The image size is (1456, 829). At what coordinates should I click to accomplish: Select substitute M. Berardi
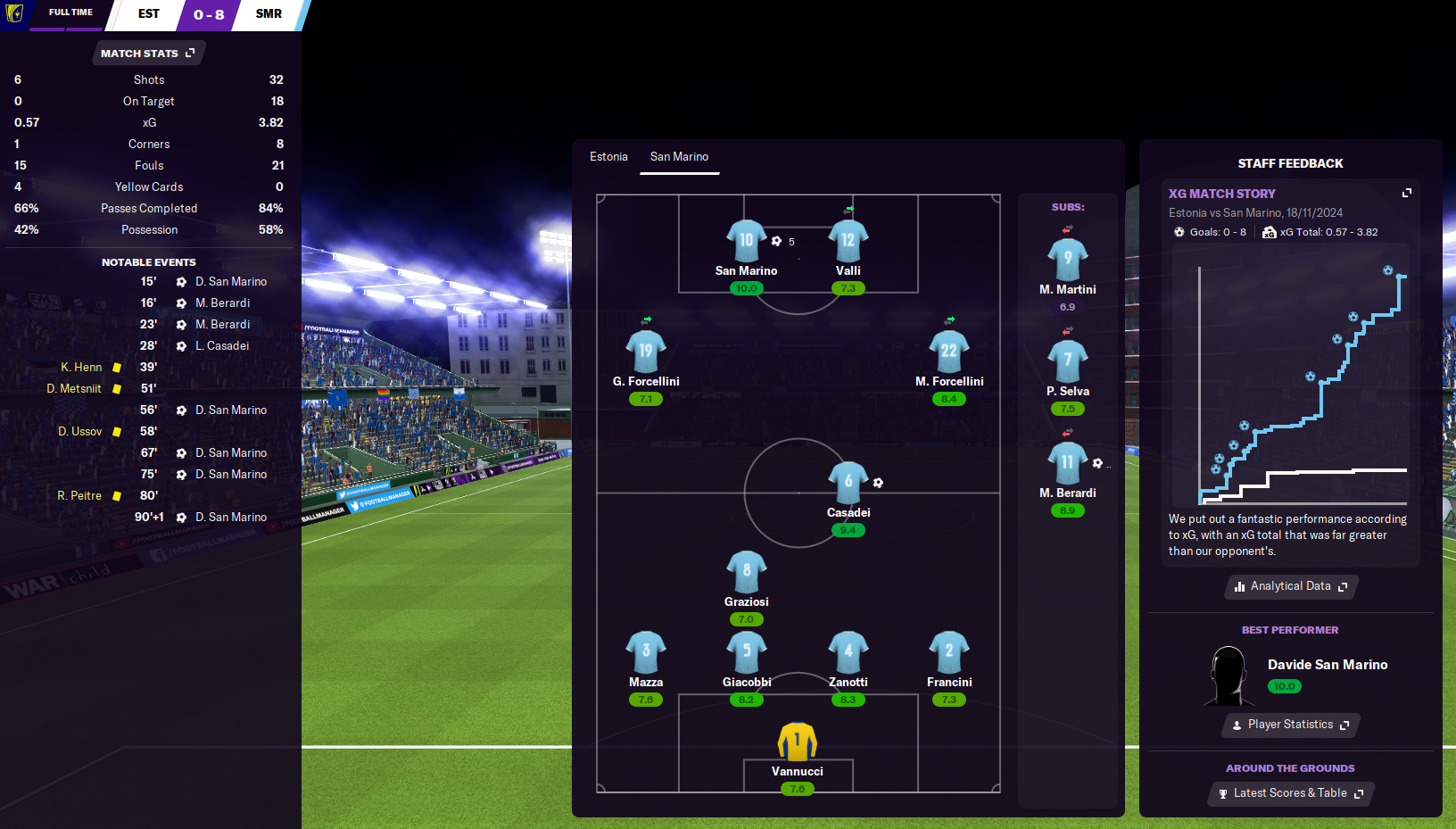(x=1067, y=463)
